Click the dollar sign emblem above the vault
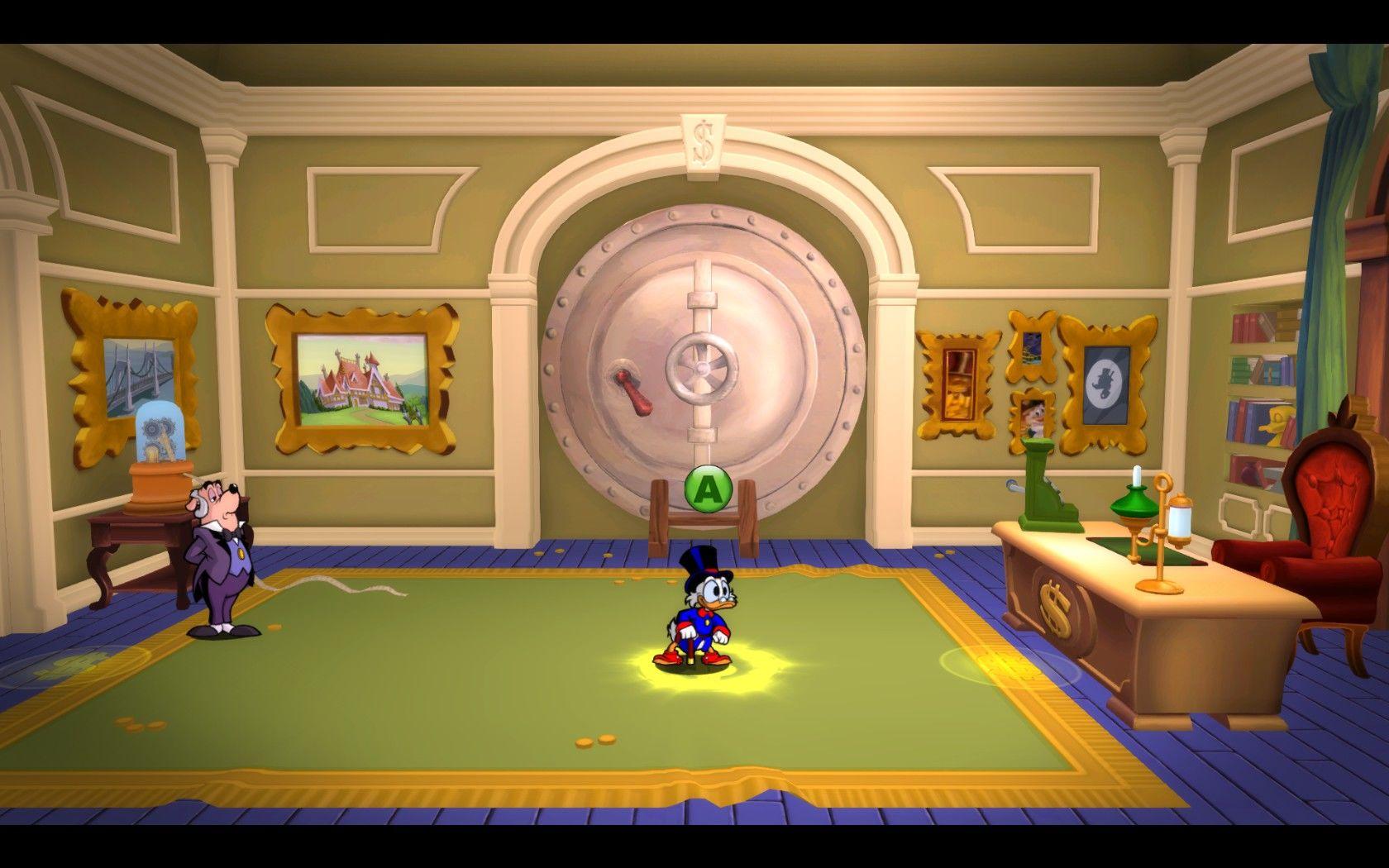 click(x=702, y=140)
